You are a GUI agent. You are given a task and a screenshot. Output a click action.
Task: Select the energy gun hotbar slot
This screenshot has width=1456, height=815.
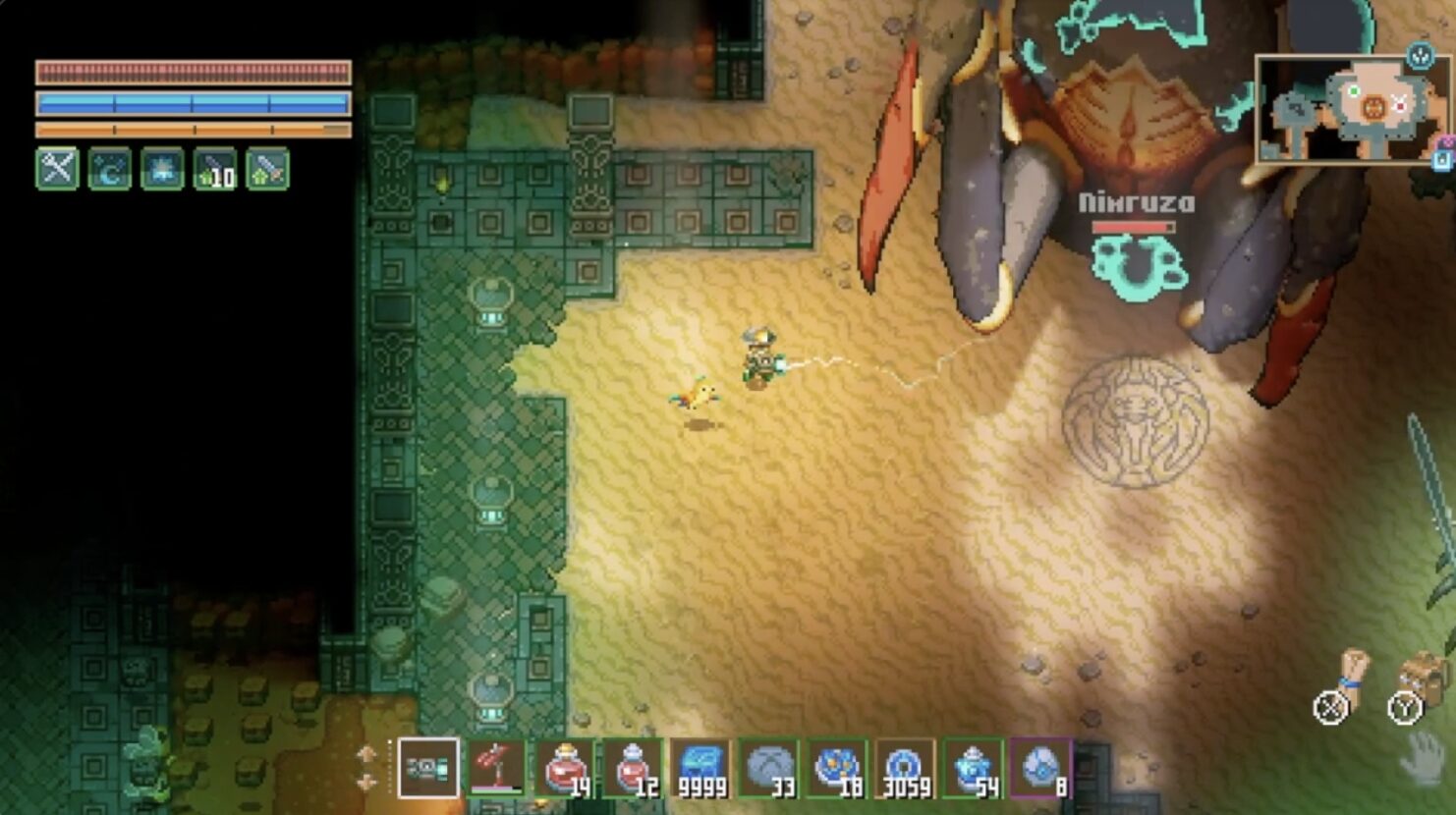coord(428,768)
